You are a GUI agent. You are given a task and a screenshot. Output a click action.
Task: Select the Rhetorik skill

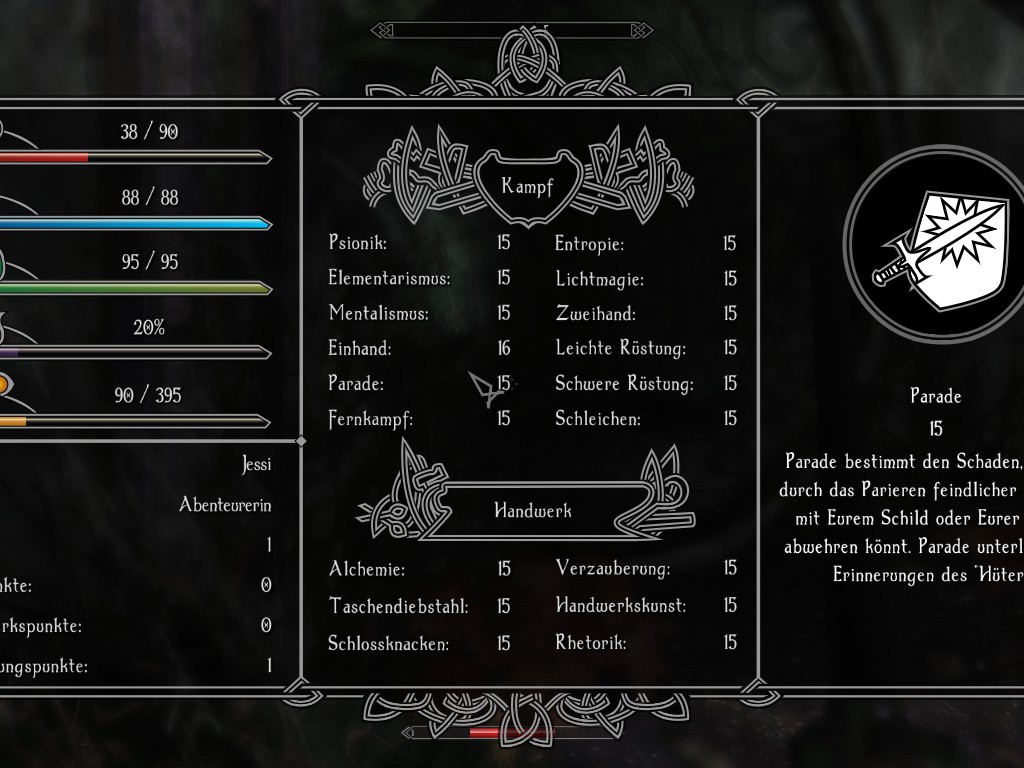[x=590, y=642]
